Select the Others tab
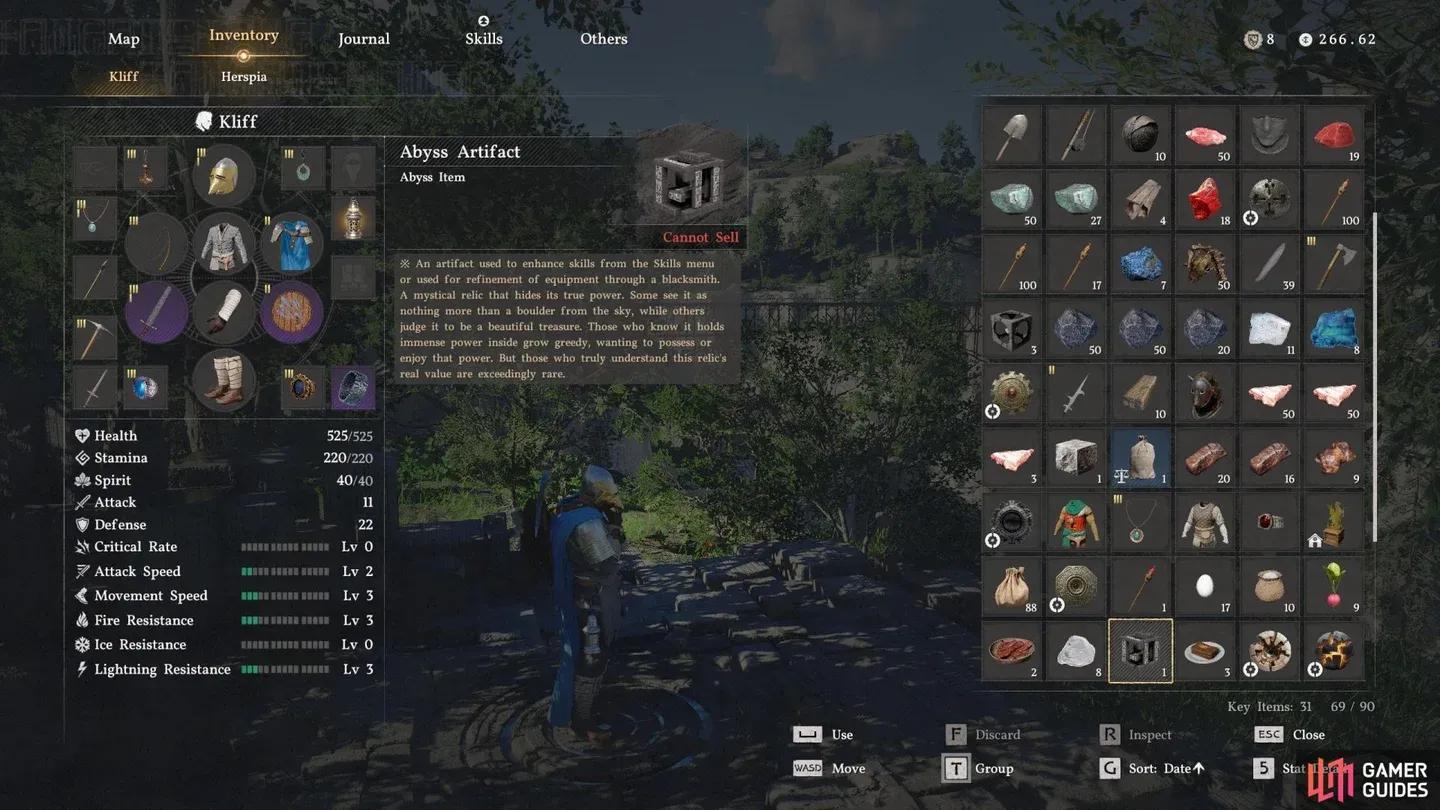The image size is (1440, 810). click(604, 39)
